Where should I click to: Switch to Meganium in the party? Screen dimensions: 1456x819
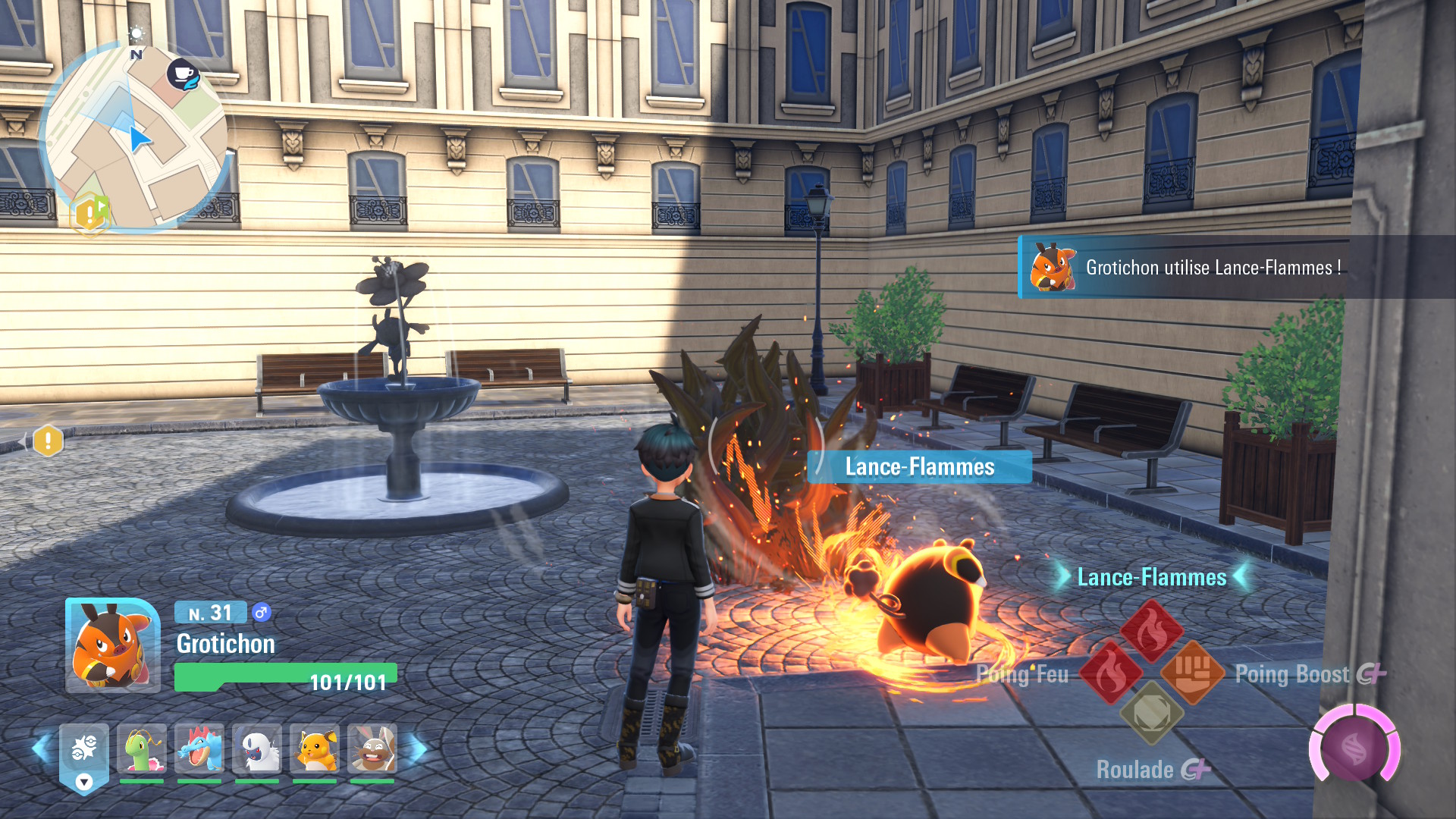click(x=142, y=749)
